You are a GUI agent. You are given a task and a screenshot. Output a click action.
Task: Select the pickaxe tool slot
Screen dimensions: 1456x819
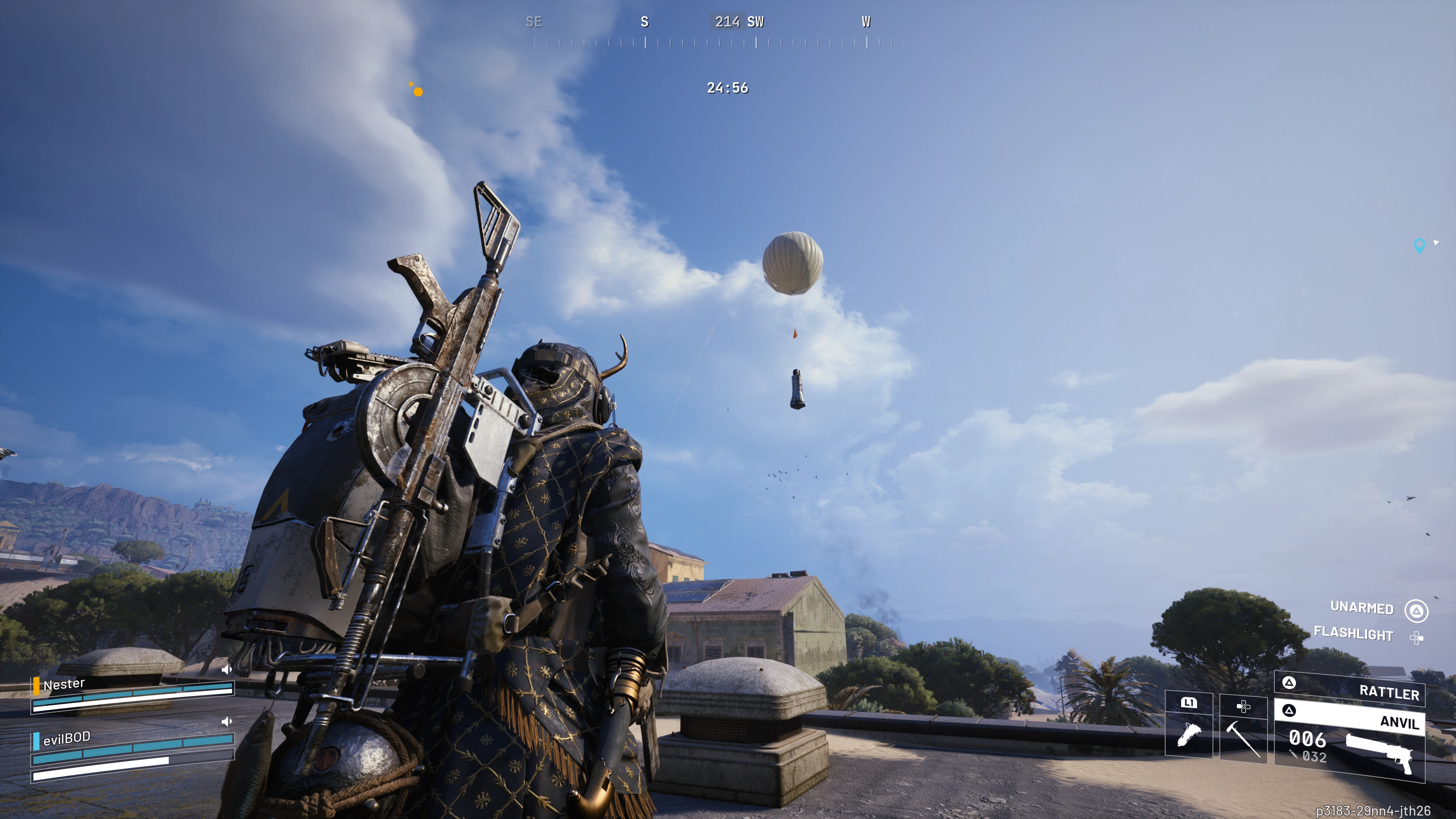click(x=1243, y=729)
